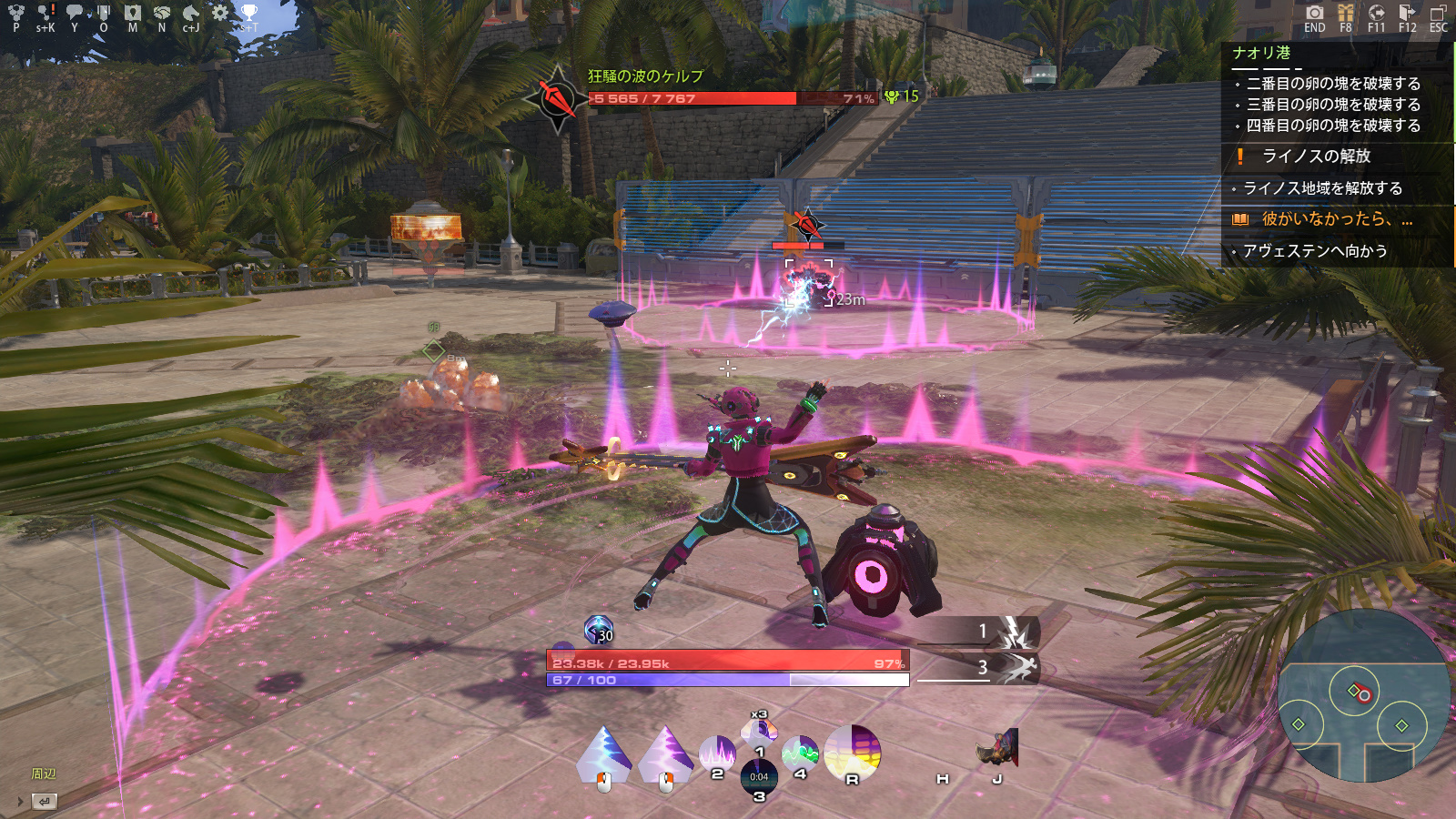Use the green soundwave skill 4

click(800, 754)
